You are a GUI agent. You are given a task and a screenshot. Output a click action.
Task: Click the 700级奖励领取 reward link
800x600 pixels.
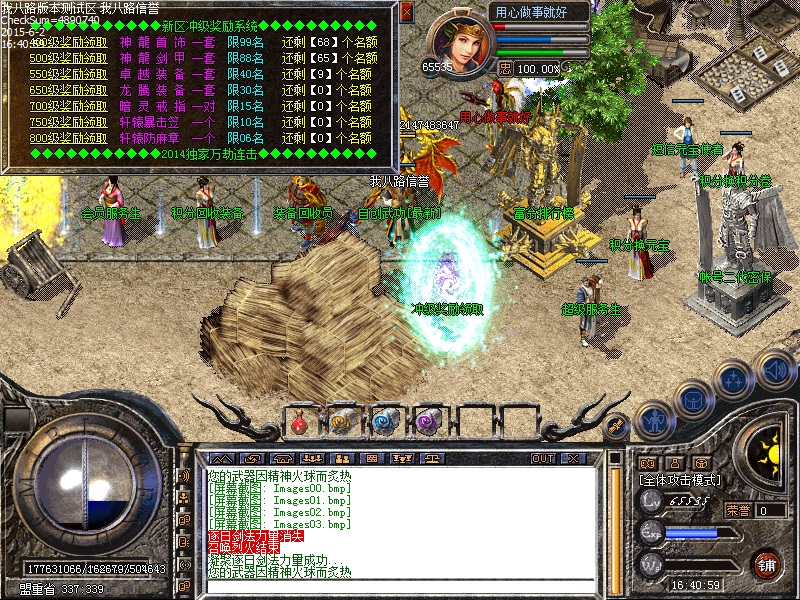68,105
